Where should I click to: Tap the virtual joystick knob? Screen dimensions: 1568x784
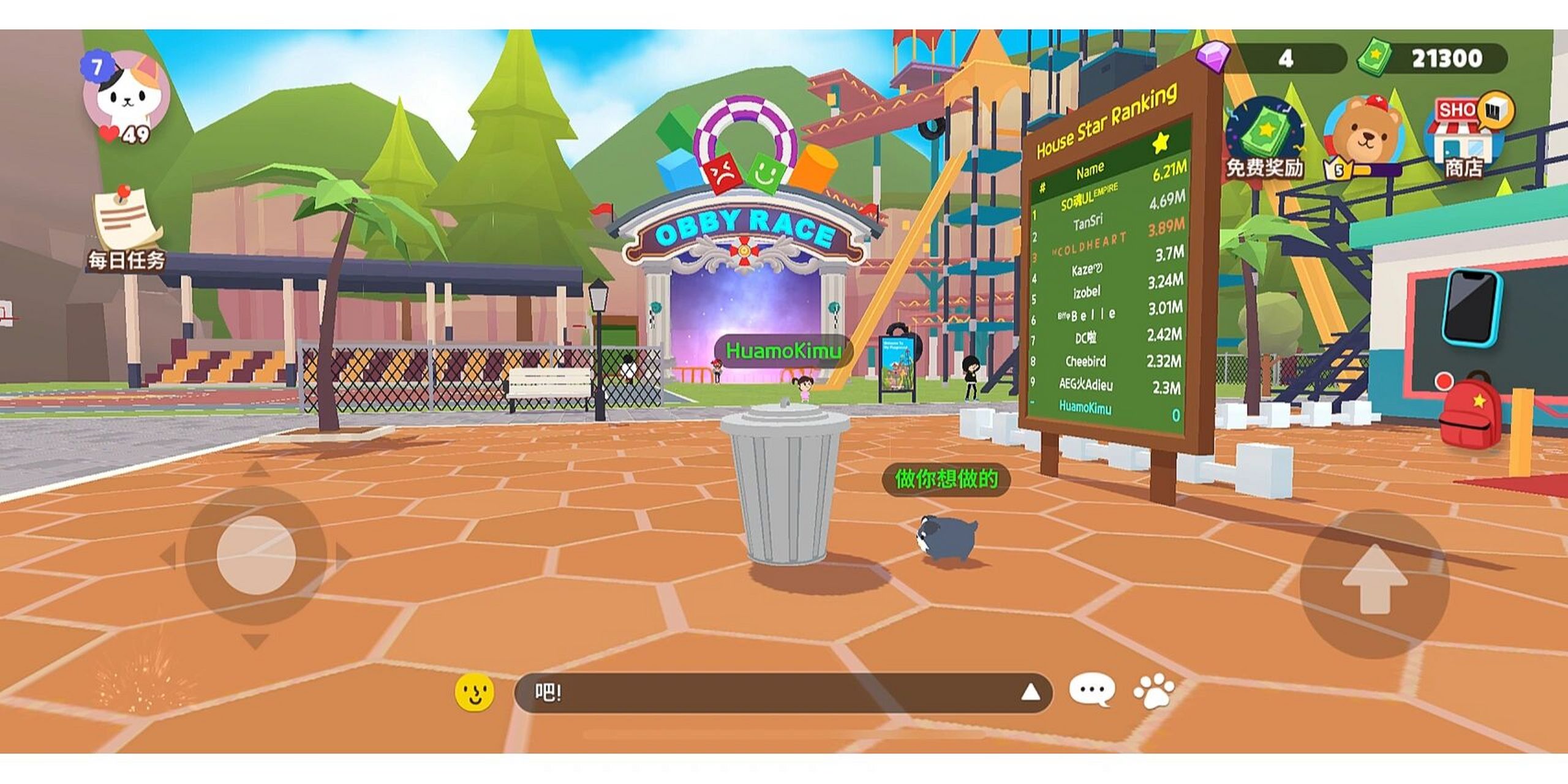[x=256, y=555]
